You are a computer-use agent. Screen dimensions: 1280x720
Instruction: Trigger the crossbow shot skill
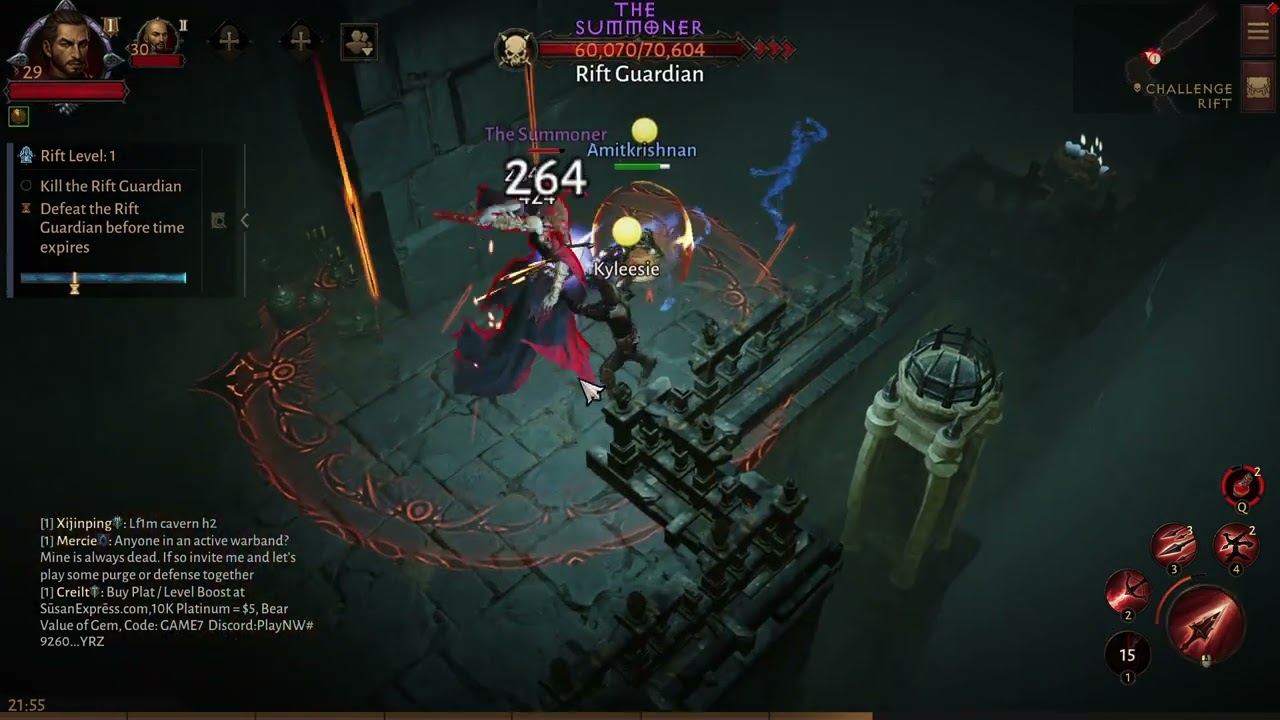1128,591
